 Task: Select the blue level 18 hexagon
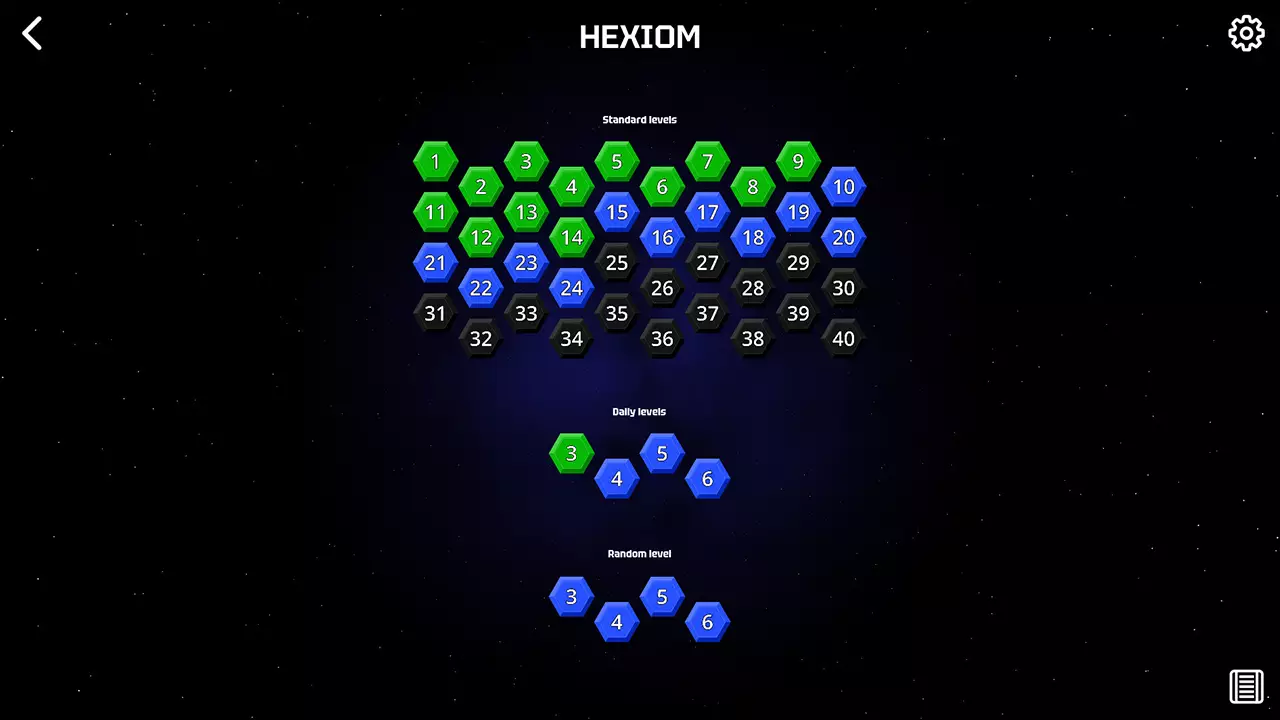[753, 237]
